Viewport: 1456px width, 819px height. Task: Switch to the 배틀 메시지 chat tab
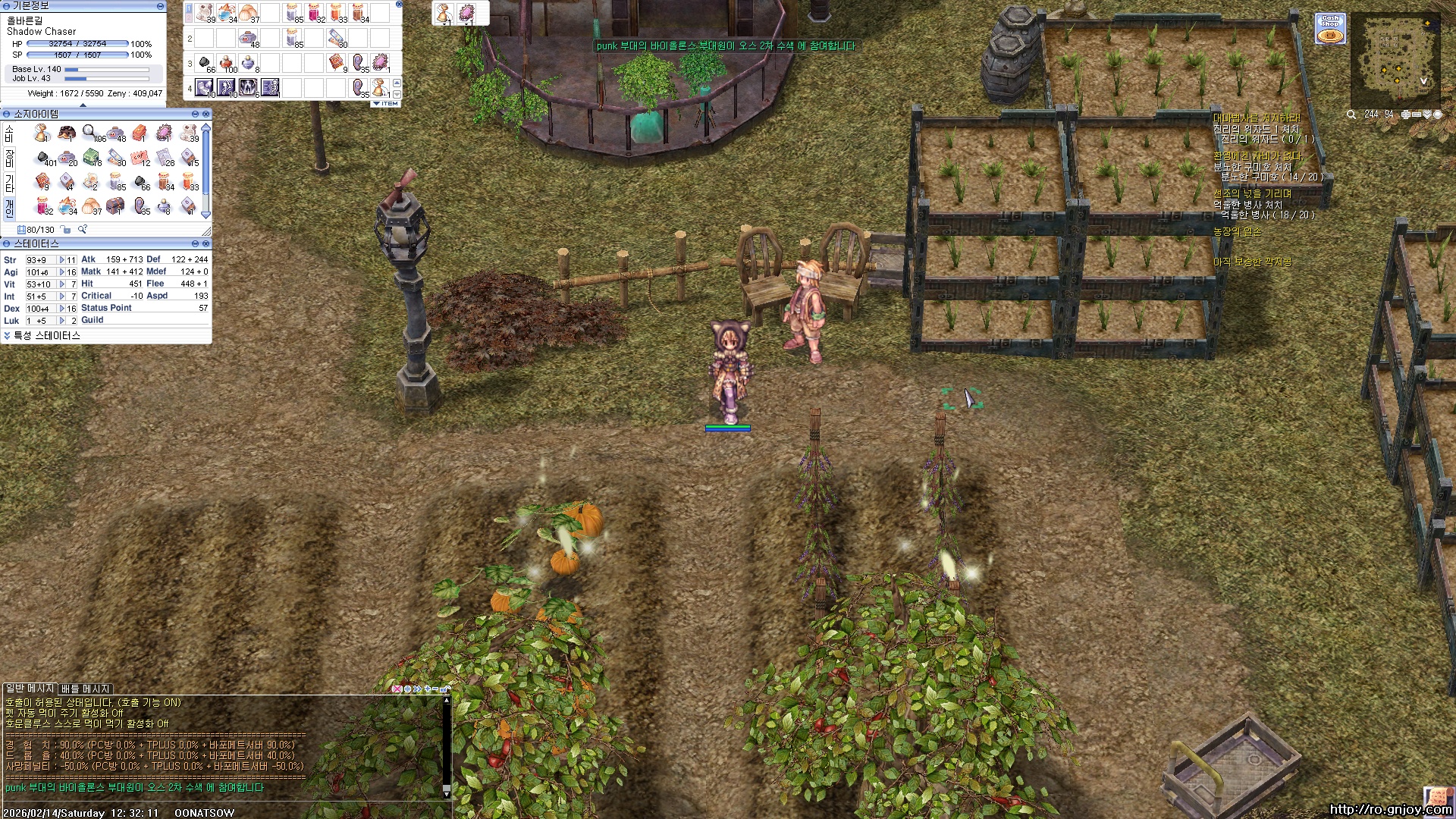[86, 689]
